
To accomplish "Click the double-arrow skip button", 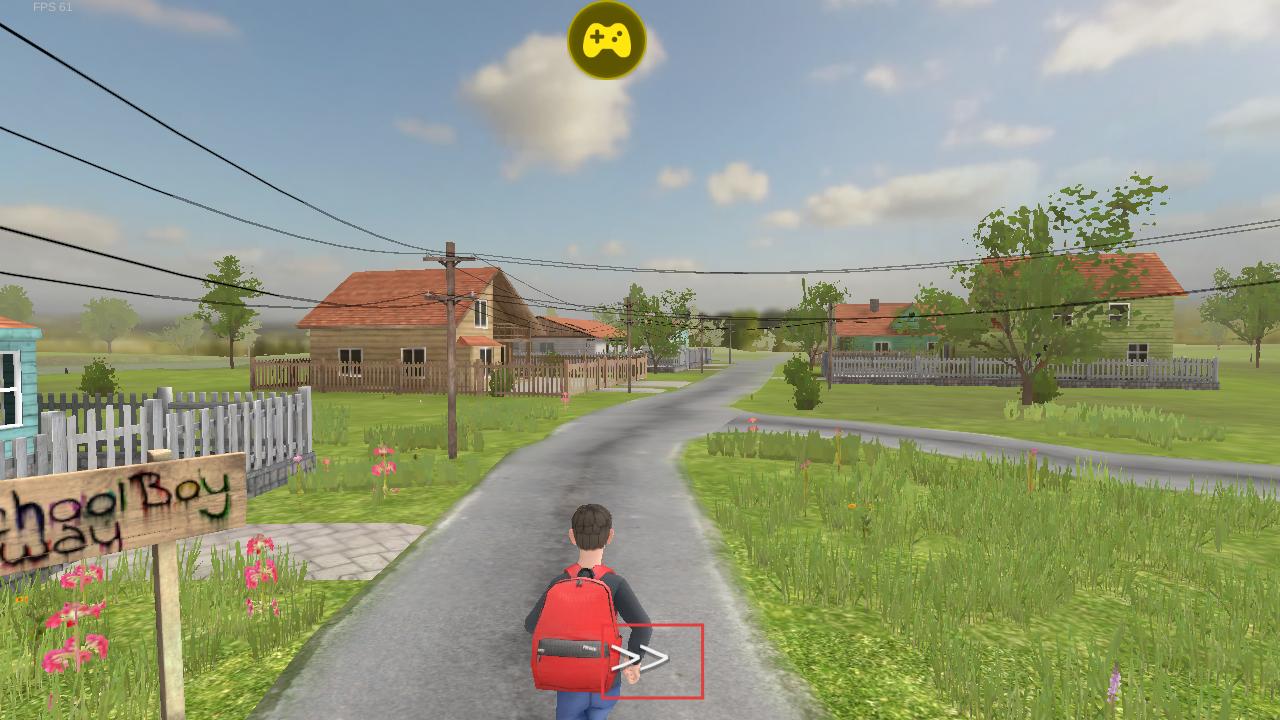I will [652, 660].
